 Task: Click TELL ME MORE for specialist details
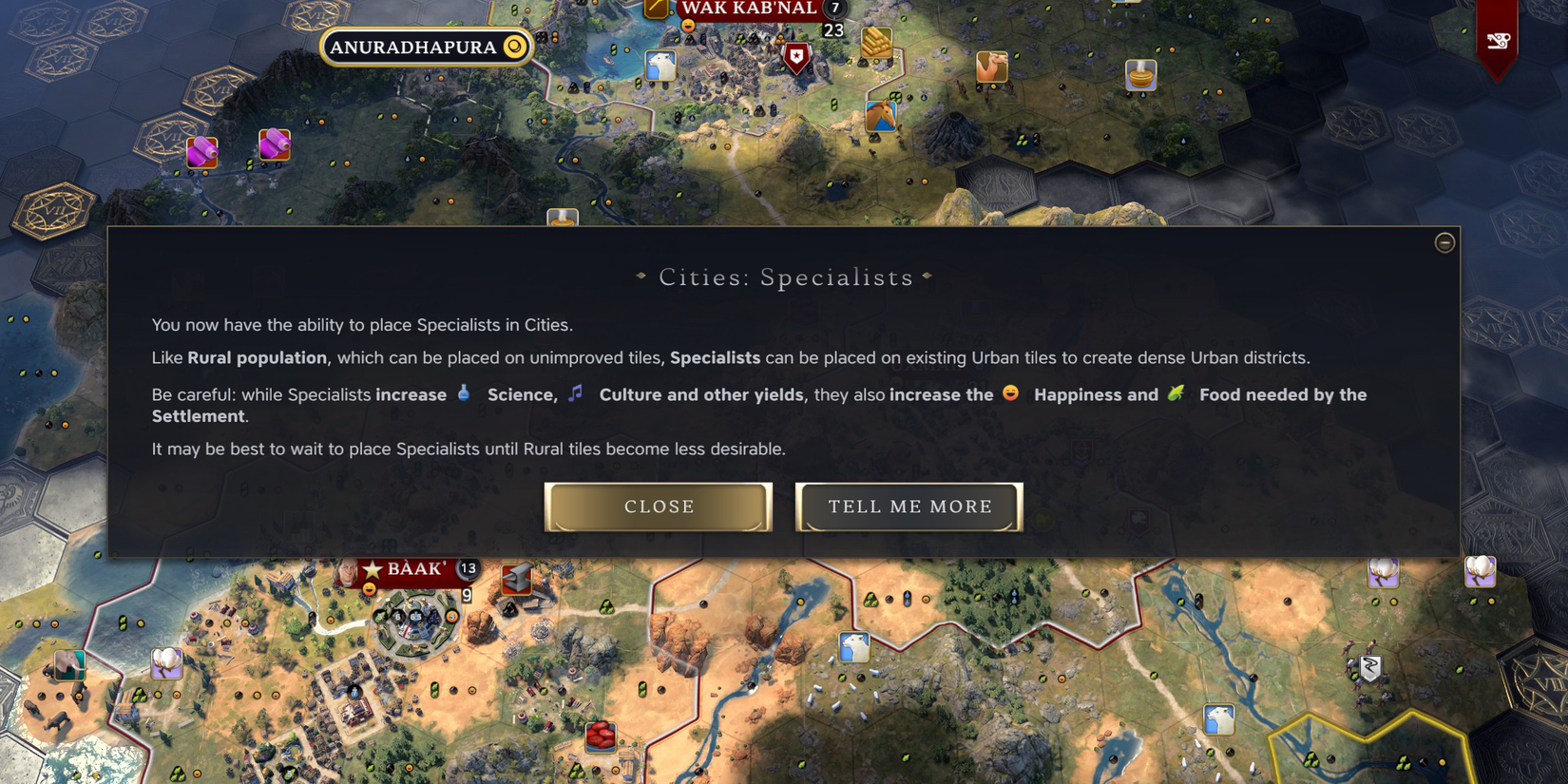908,507
